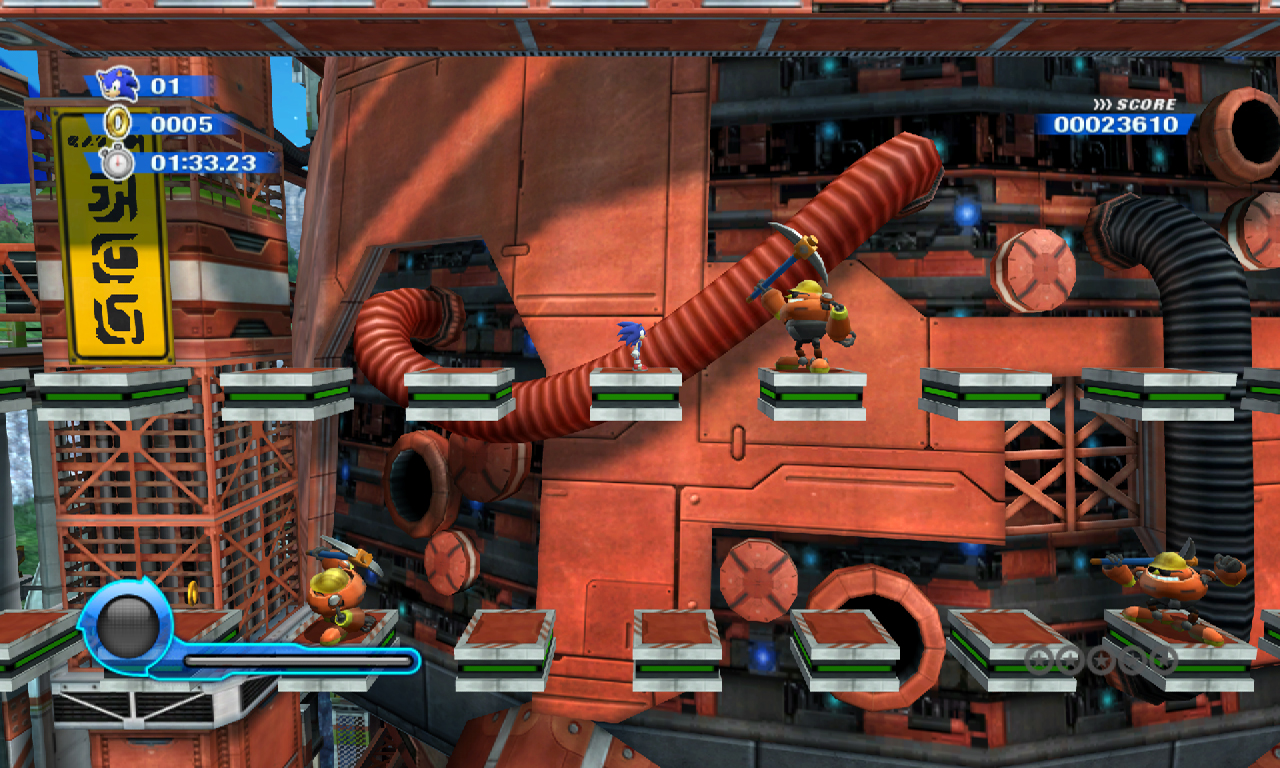Click the Sonic head lives icon

[119, 84]
